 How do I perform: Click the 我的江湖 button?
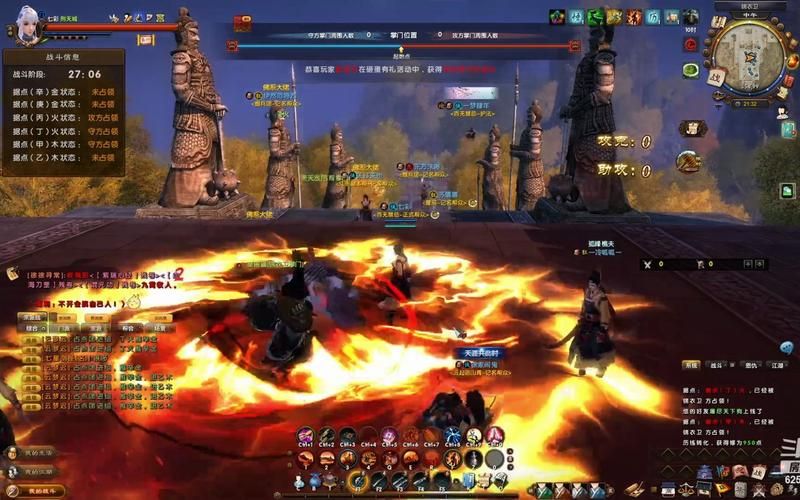point(38,472)
